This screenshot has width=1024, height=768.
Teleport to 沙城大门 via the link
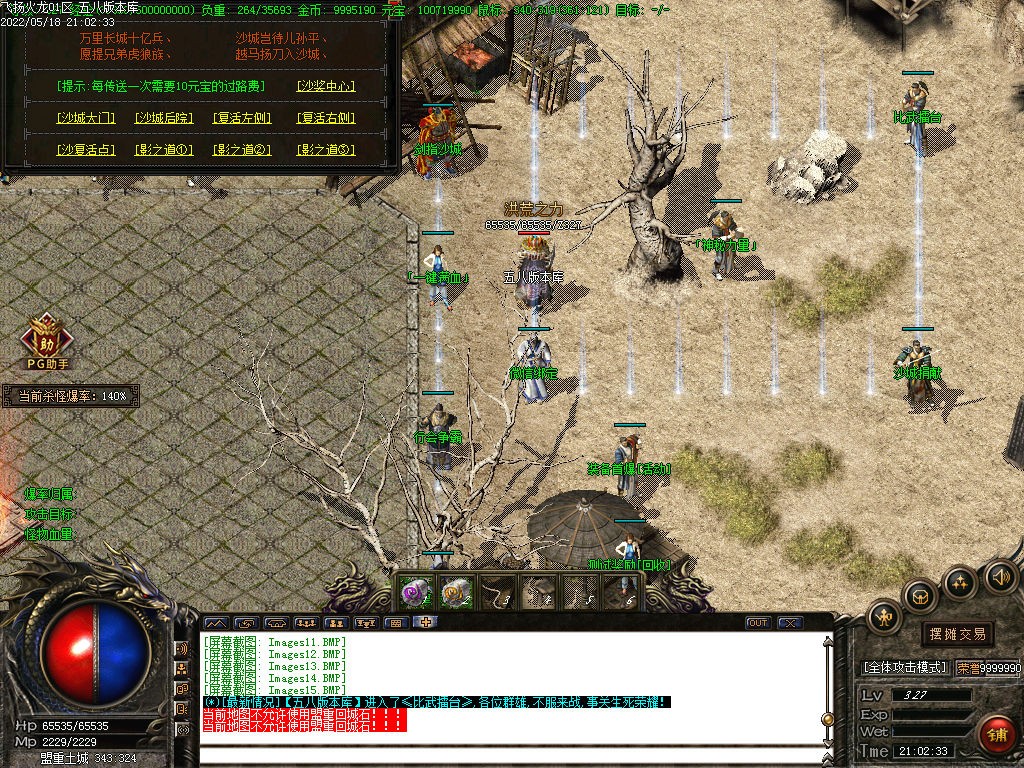point(85,118)
